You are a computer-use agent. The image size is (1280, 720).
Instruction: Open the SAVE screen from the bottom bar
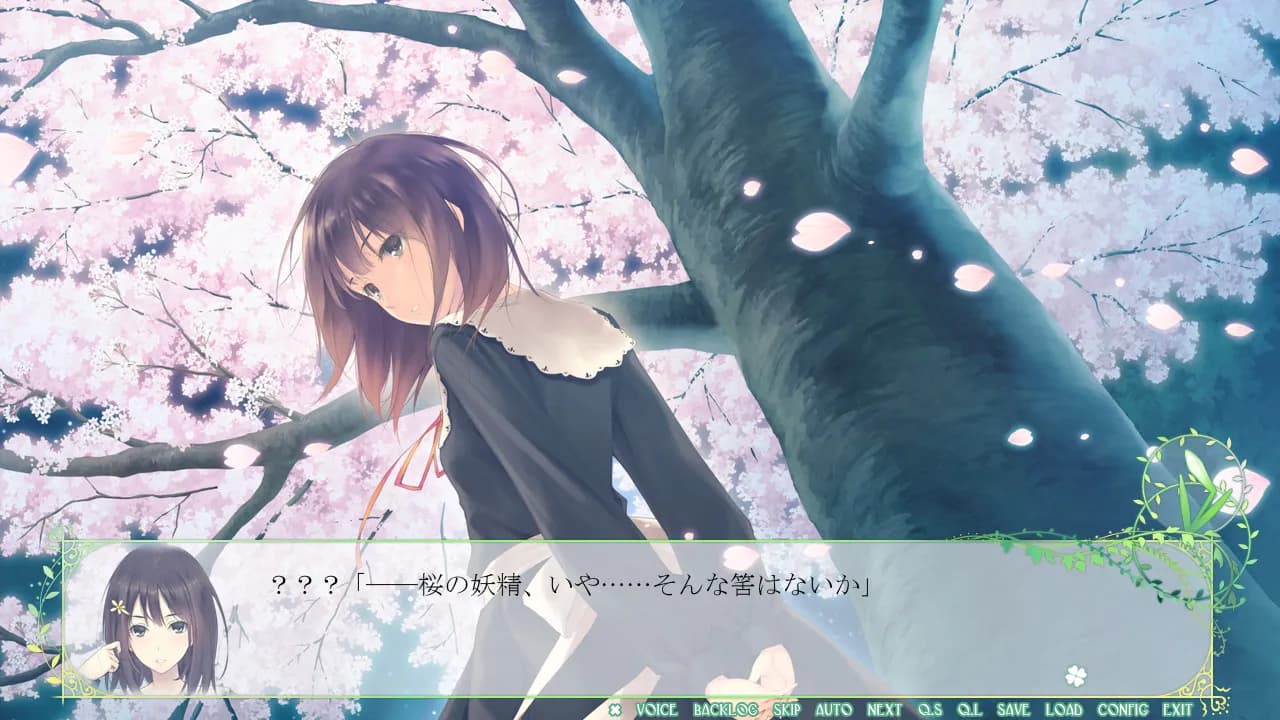(x=1014, y=708)
